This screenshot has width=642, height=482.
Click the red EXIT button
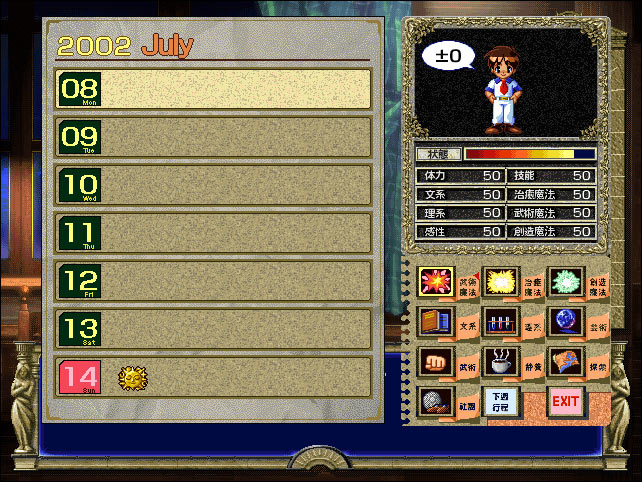(x=566, y=401)
